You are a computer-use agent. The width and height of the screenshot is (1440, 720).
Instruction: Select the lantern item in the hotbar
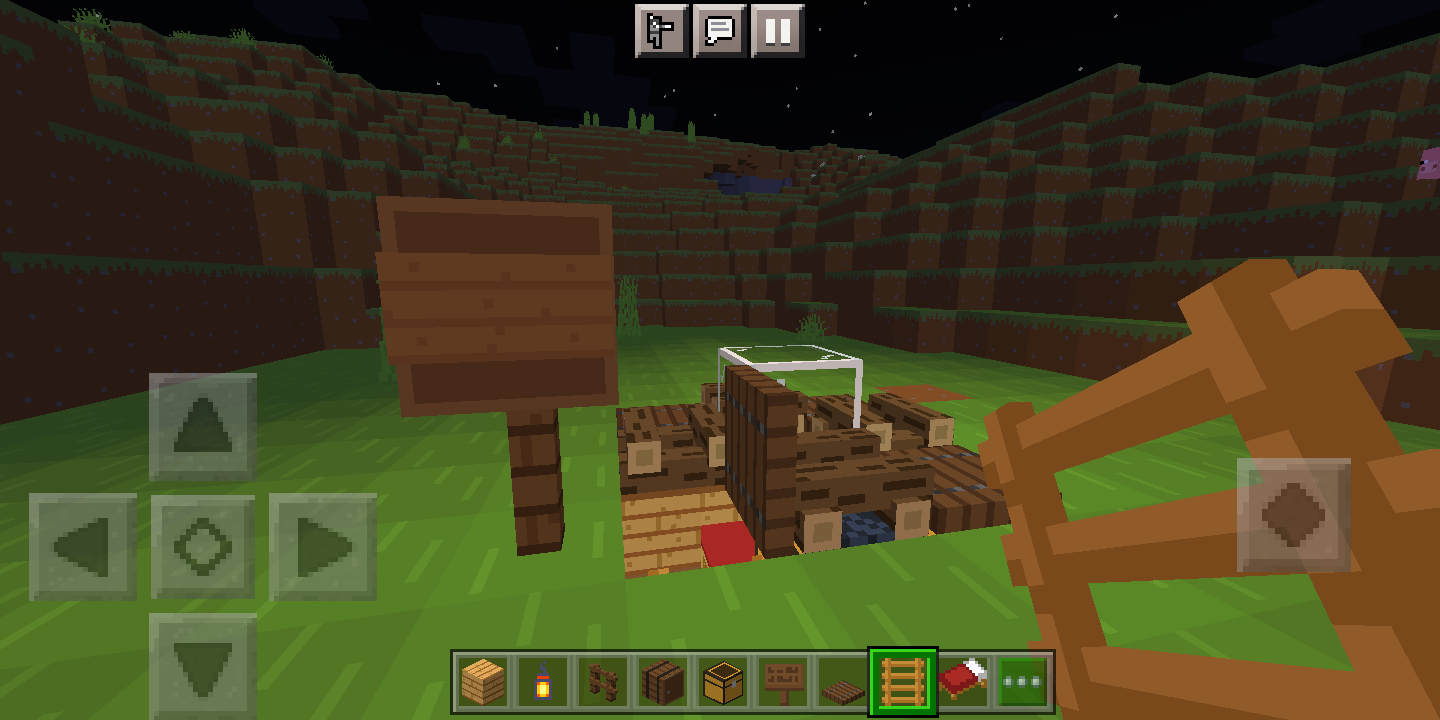[x=541, y=680]
